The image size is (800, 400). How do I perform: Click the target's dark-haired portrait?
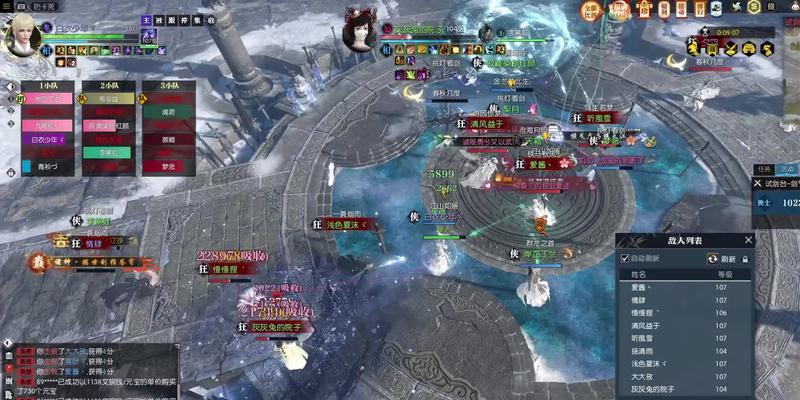pyautogui.click(x=358, y=34)
